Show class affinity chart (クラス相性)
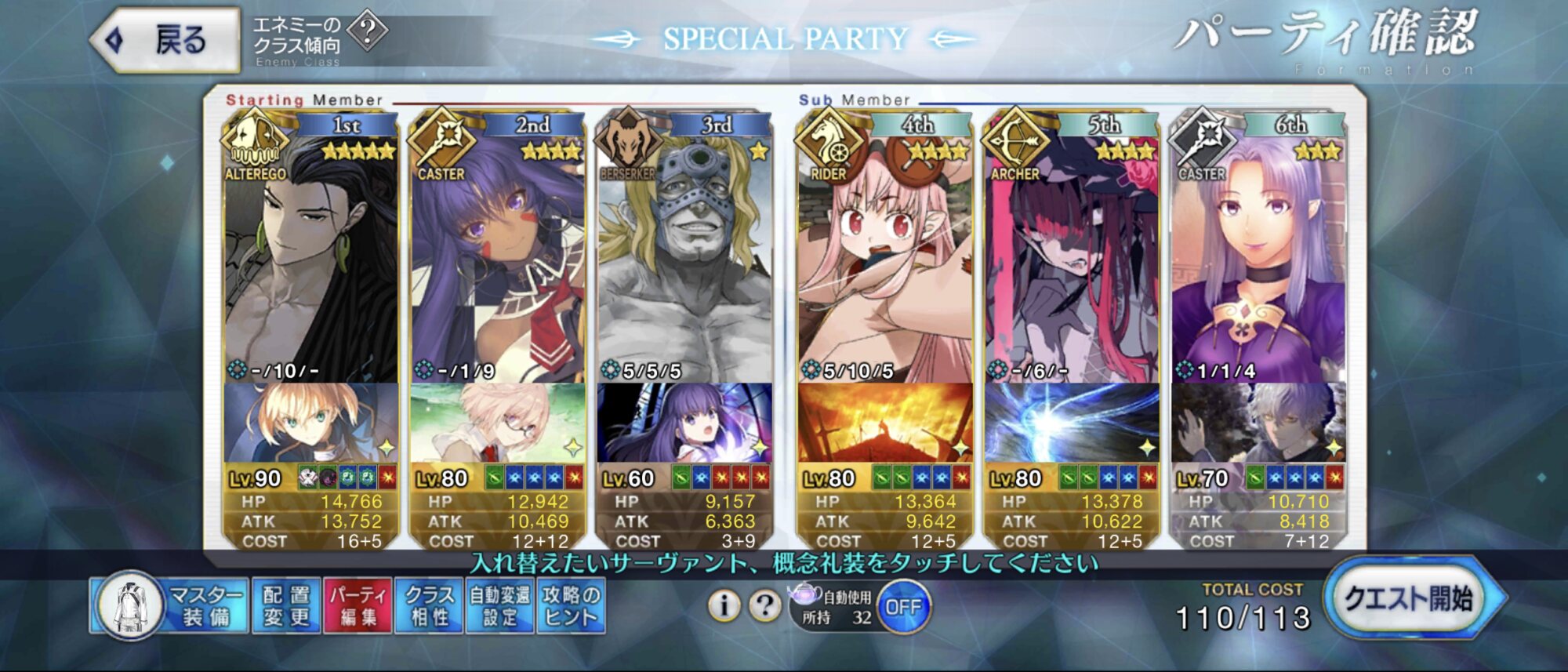 pyautogui.click(x=430, y=606)
